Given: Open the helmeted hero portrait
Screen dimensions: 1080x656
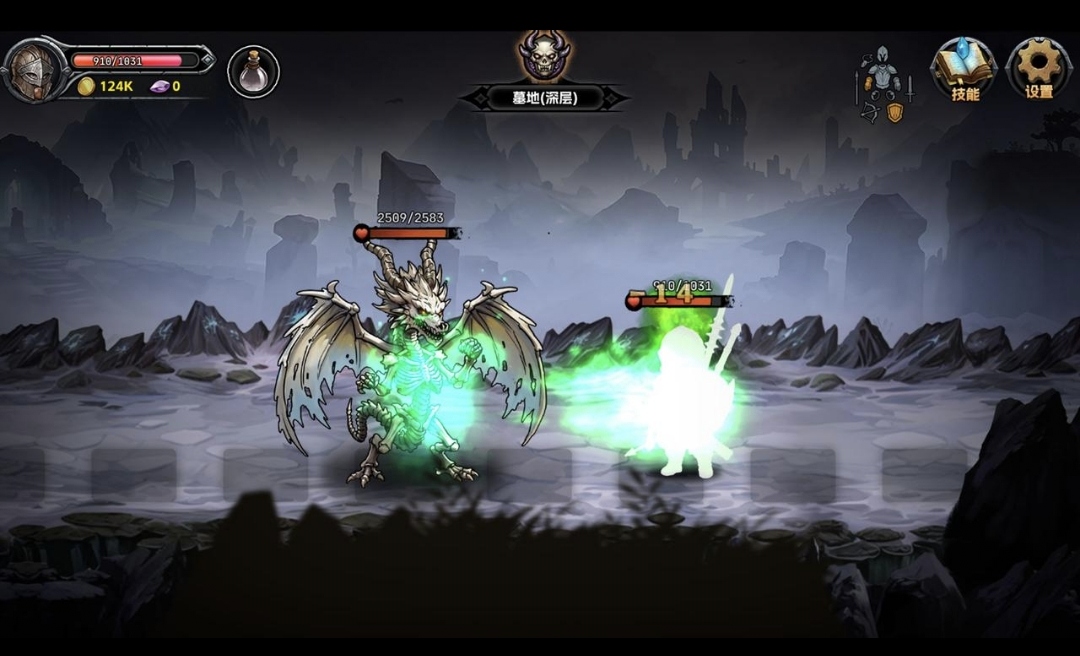Looking at the screenshot, I should pos(32,72).
